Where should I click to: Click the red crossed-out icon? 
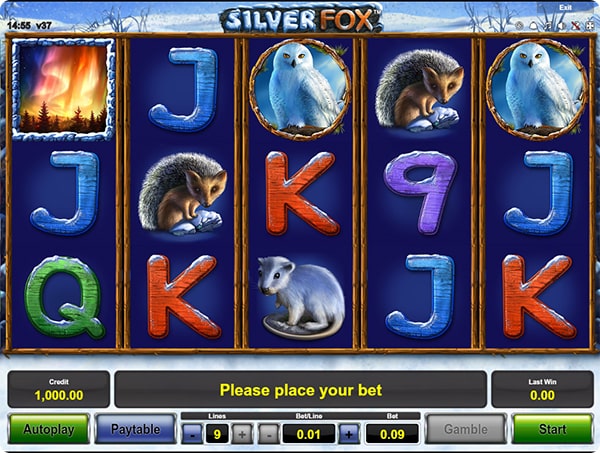(x=576, y=26)
